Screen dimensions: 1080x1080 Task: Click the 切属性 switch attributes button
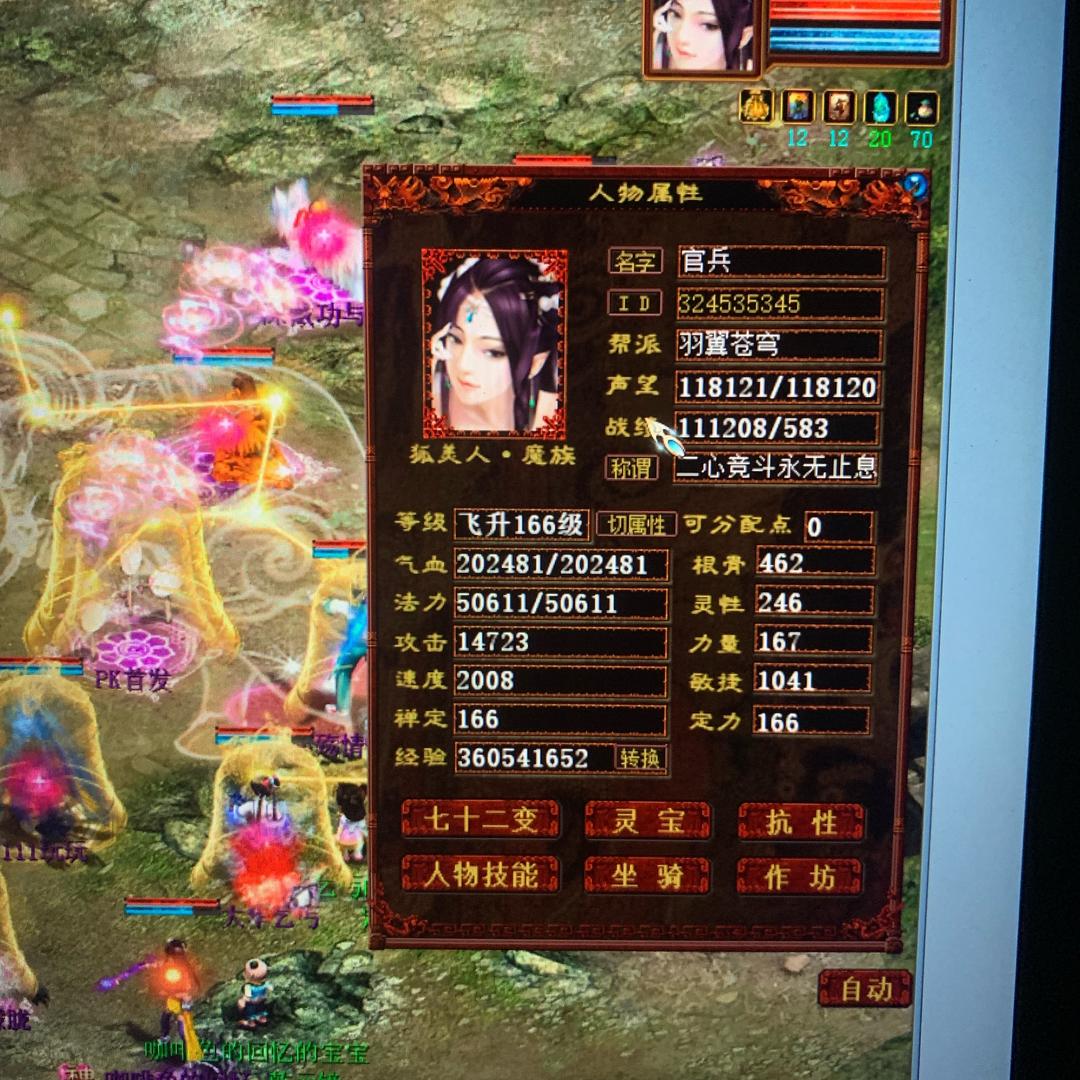click(x=636, y=524)
